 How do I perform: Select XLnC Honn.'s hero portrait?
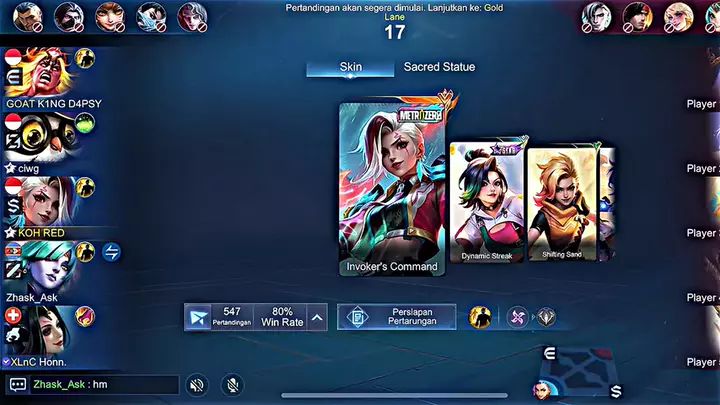40,329
